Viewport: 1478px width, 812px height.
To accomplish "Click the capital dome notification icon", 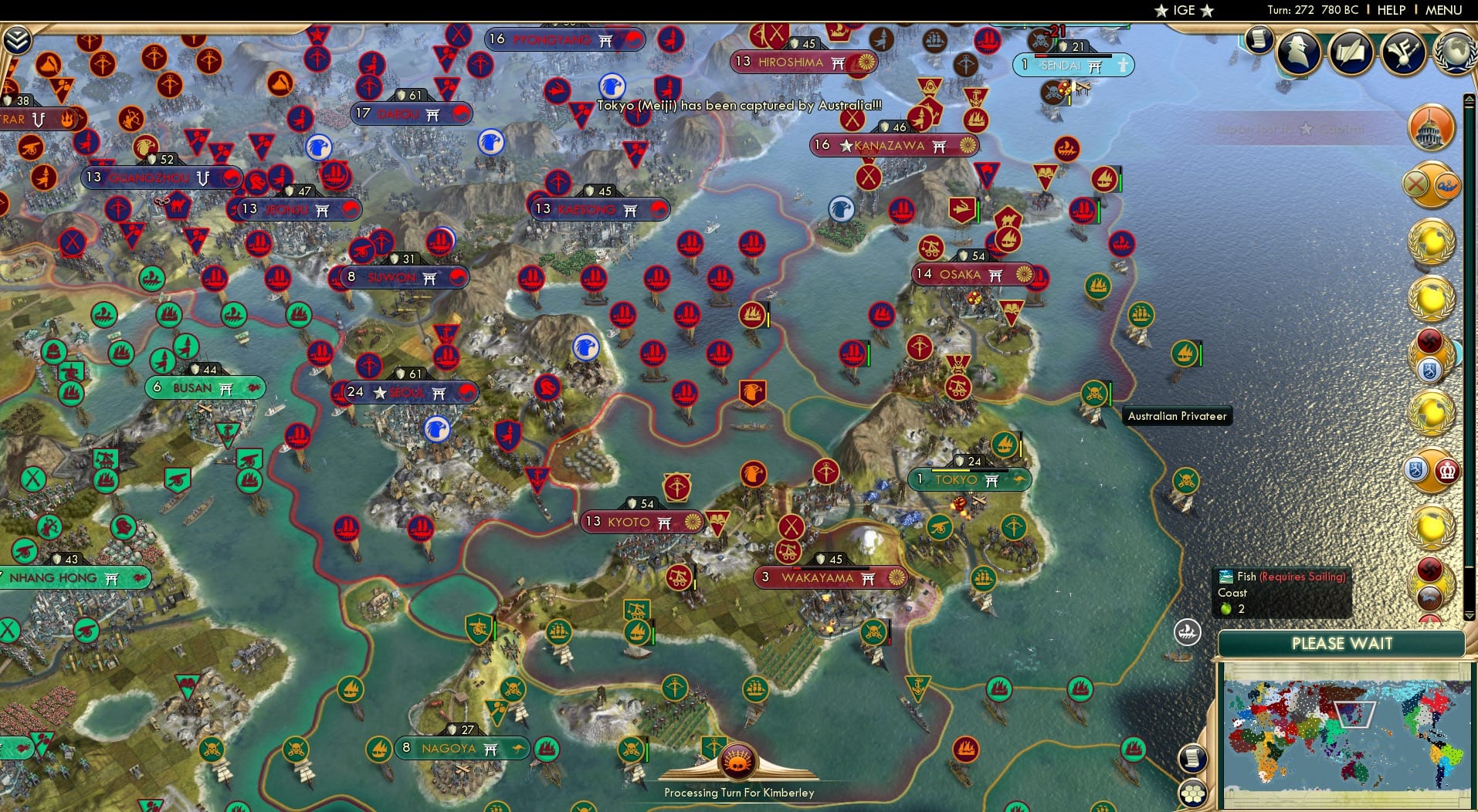I will (x=1431, y=127).
